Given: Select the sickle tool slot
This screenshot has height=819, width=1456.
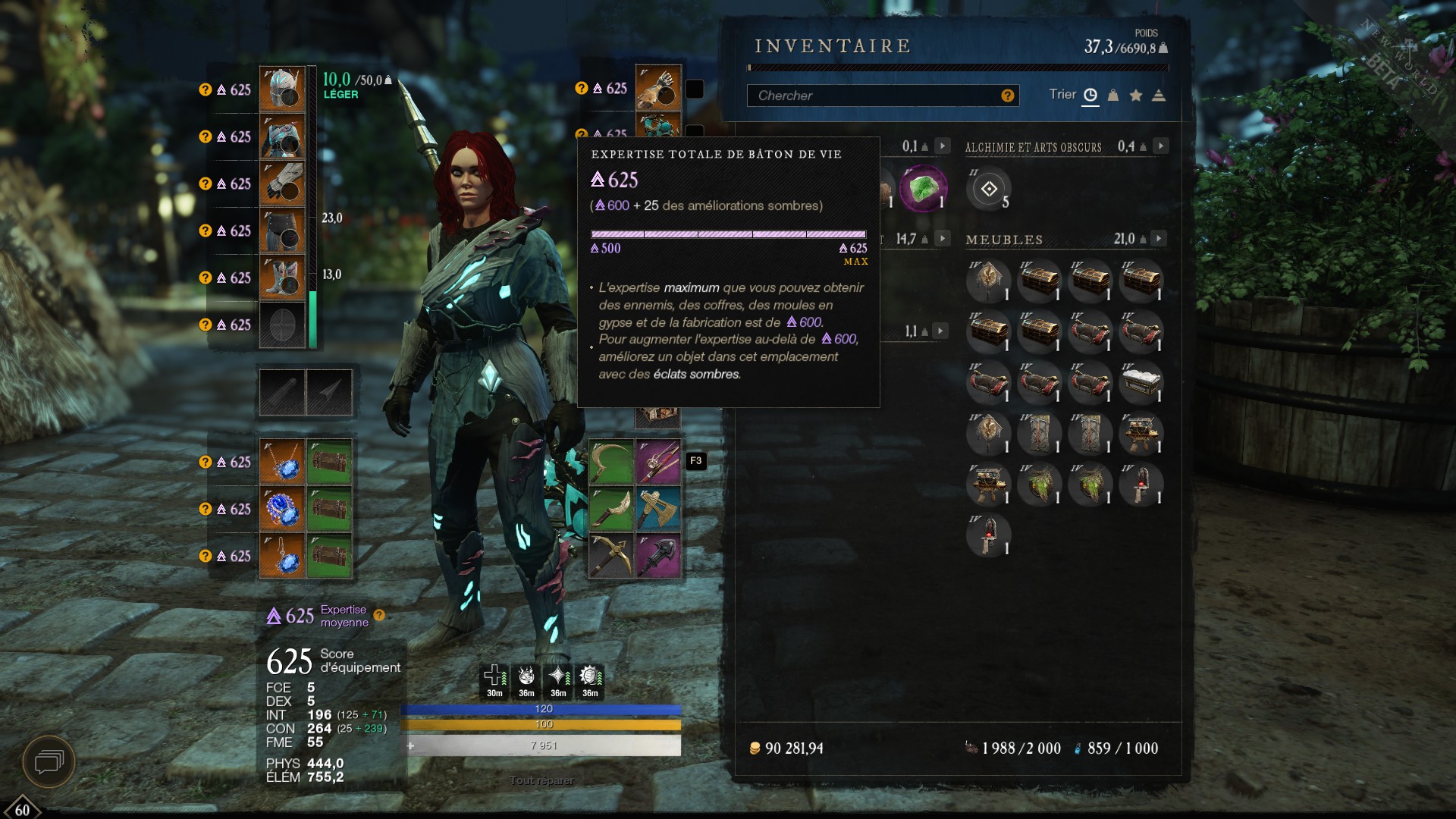Looking at the screenshot, I should [611, 462].
